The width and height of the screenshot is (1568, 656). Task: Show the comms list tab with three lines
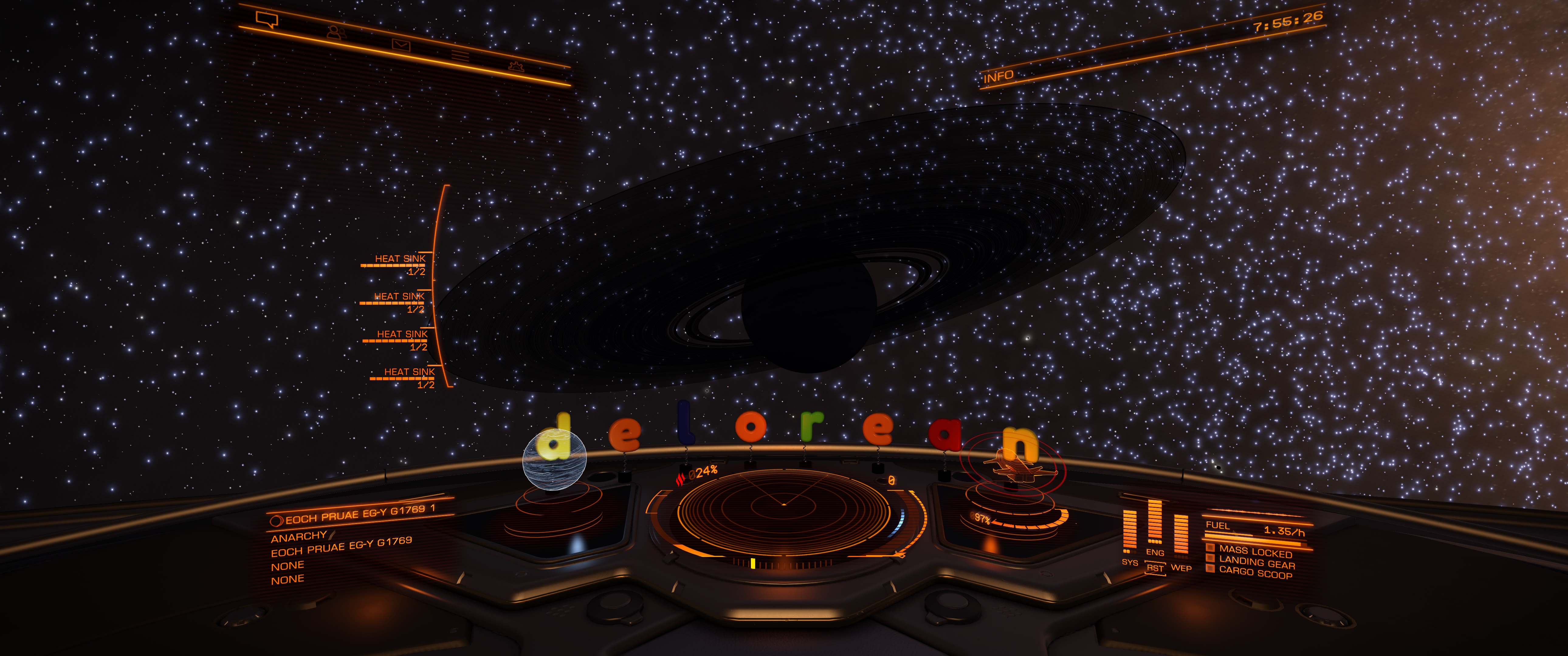(x=460, y=56)
